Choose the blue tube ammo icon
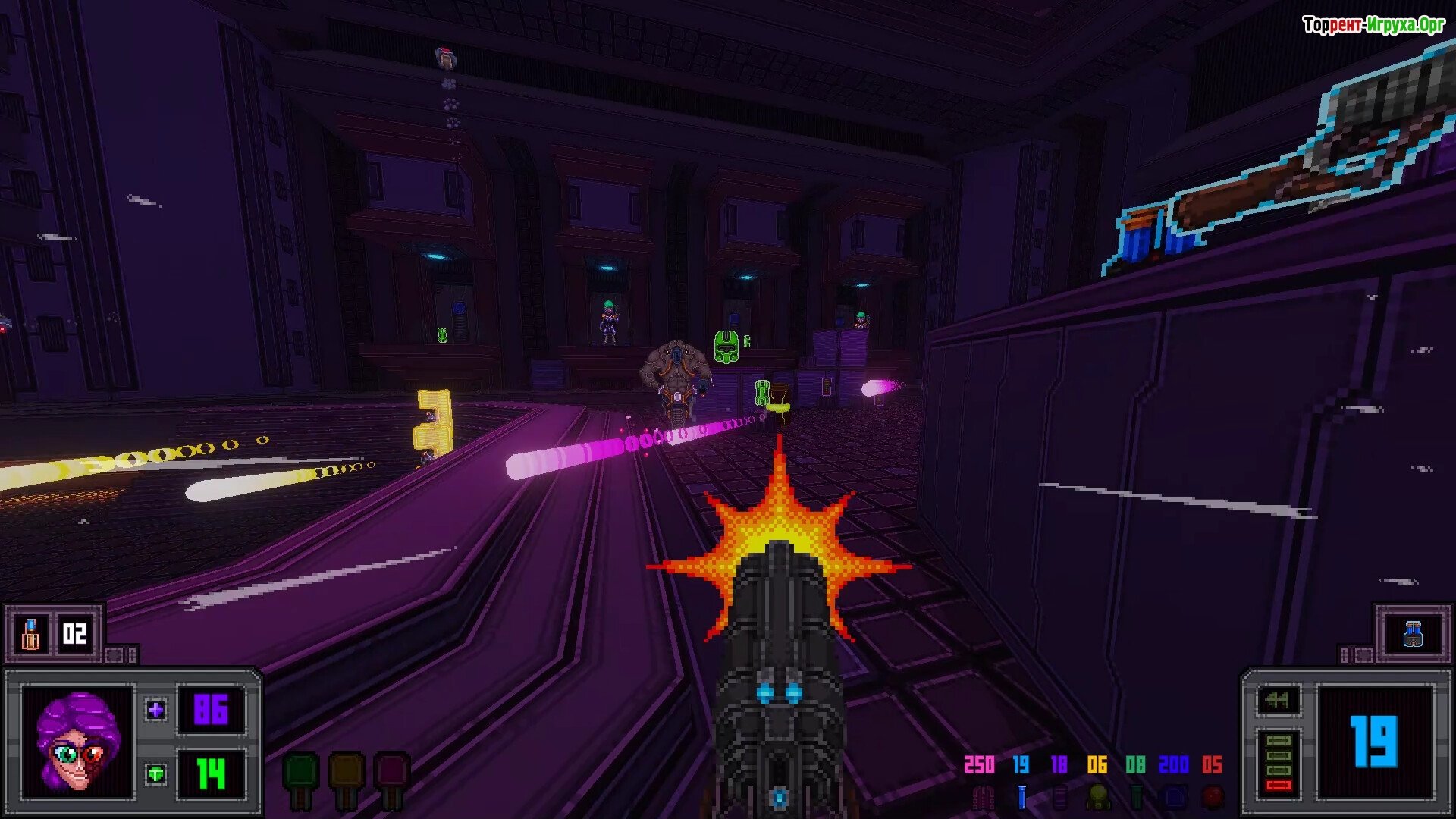 coord(1021,797)
